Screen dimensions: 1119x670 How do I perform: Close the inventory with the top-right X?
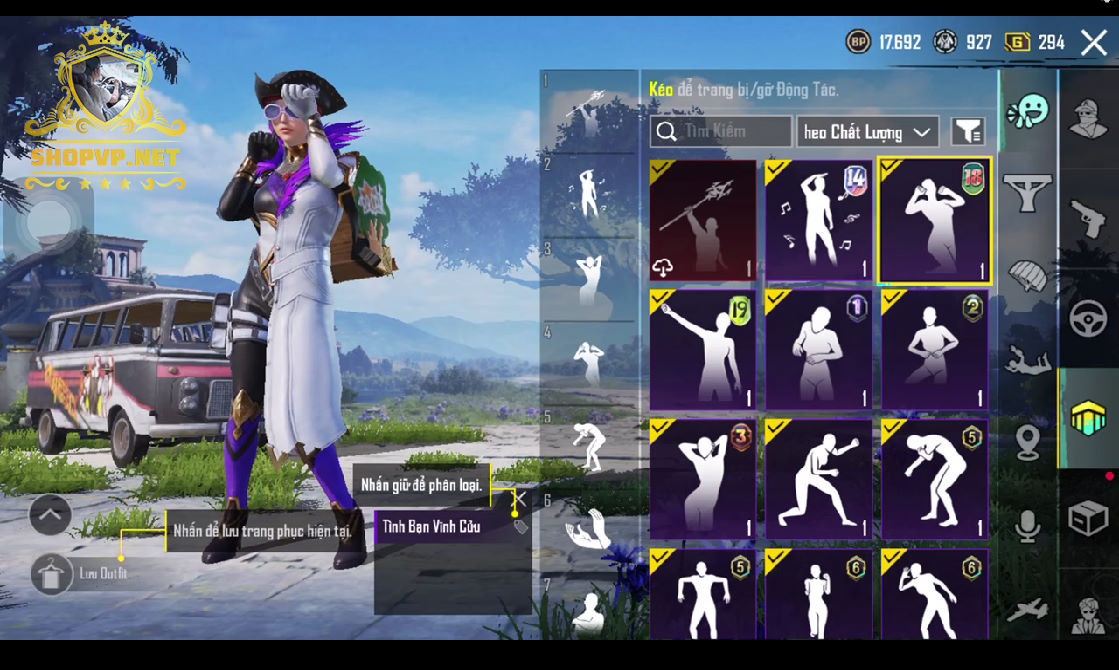coord(1094,42)
